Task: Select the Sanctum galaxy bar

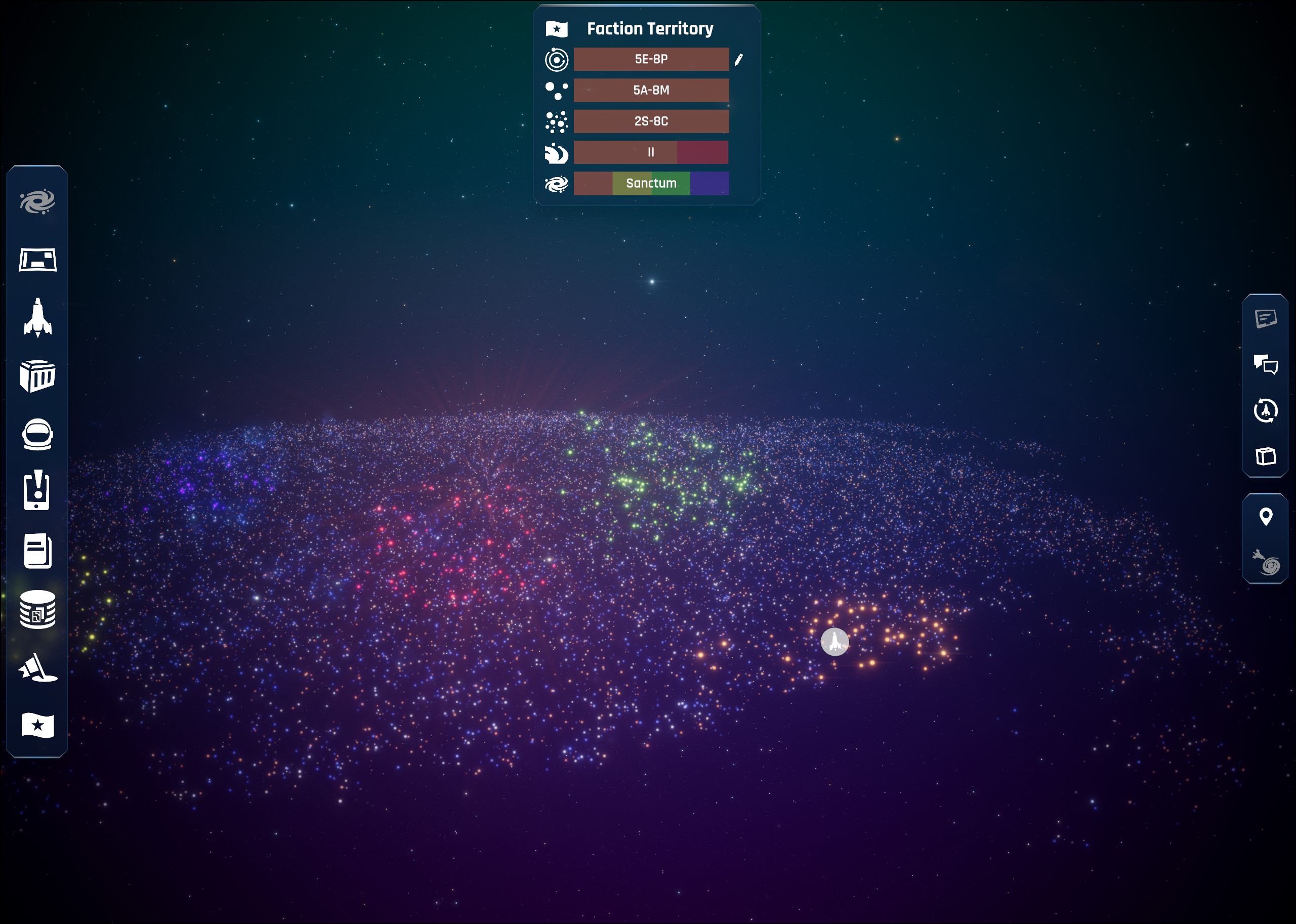Action: pos(651,183)
